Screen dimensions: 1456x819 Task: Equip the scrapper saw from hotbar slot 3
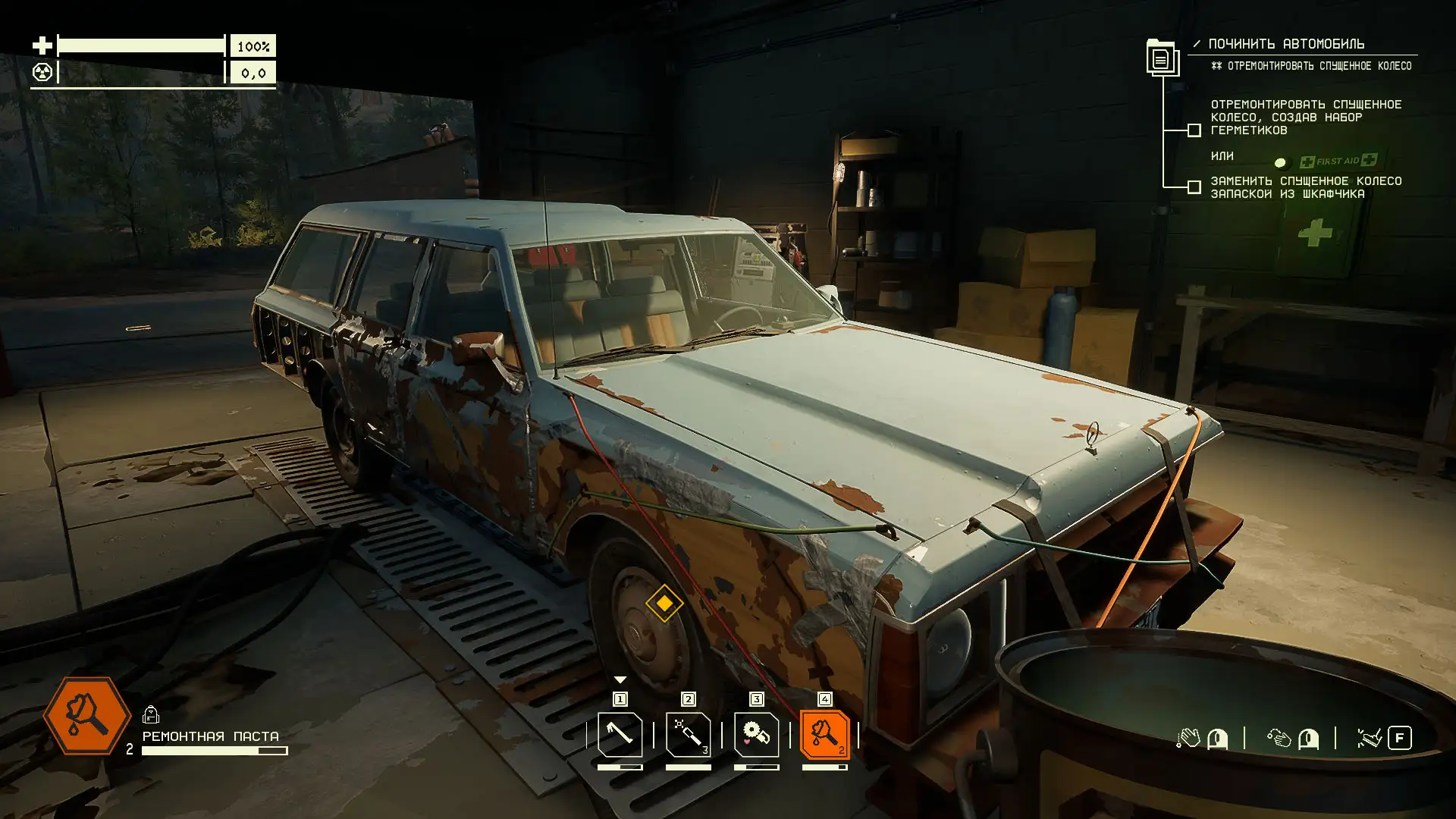click(x=756, y=734)
